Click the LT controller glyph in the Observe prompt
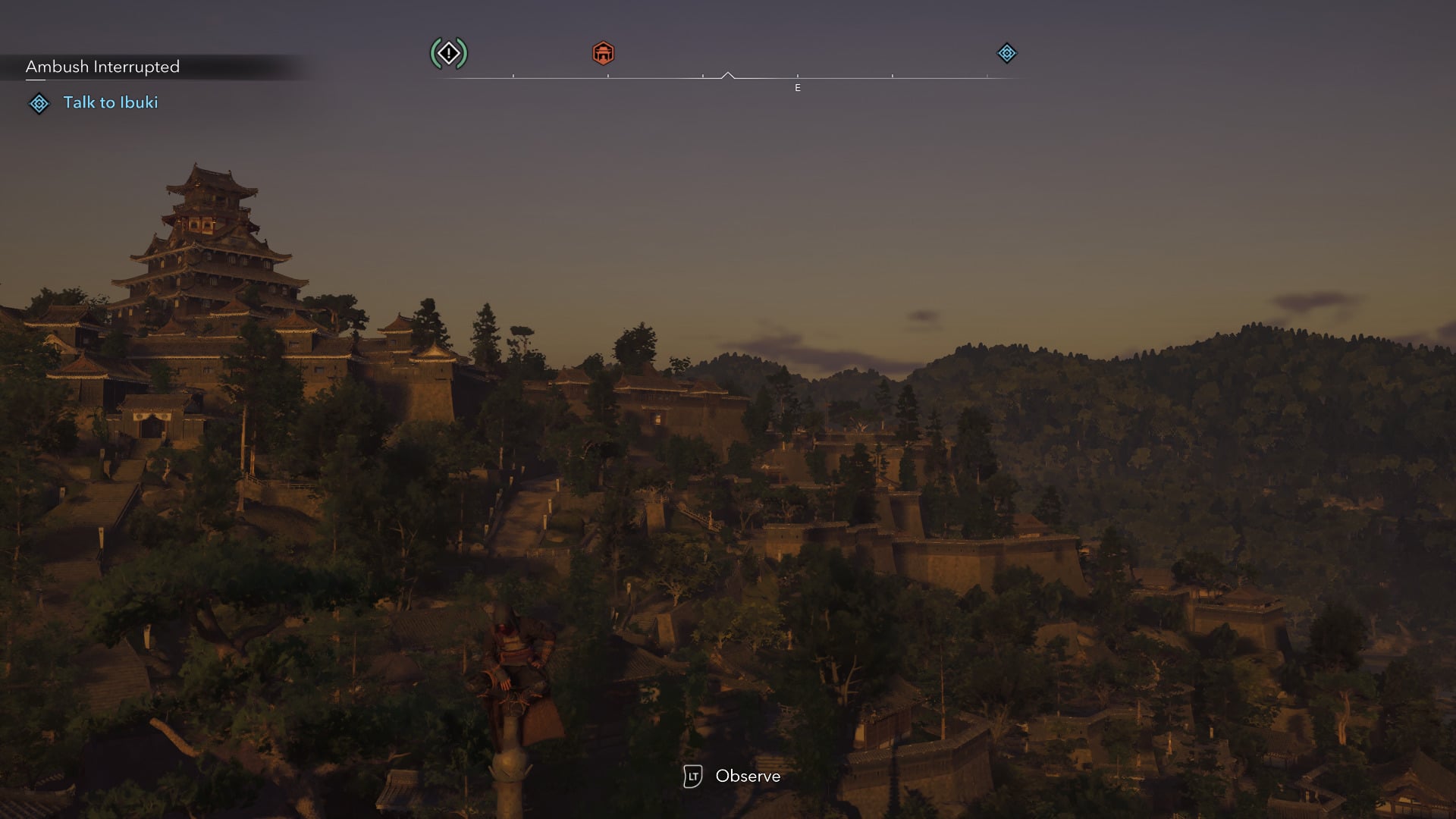Image resolution: width=1456 pixels, height=819 pixels. point(692,776)
